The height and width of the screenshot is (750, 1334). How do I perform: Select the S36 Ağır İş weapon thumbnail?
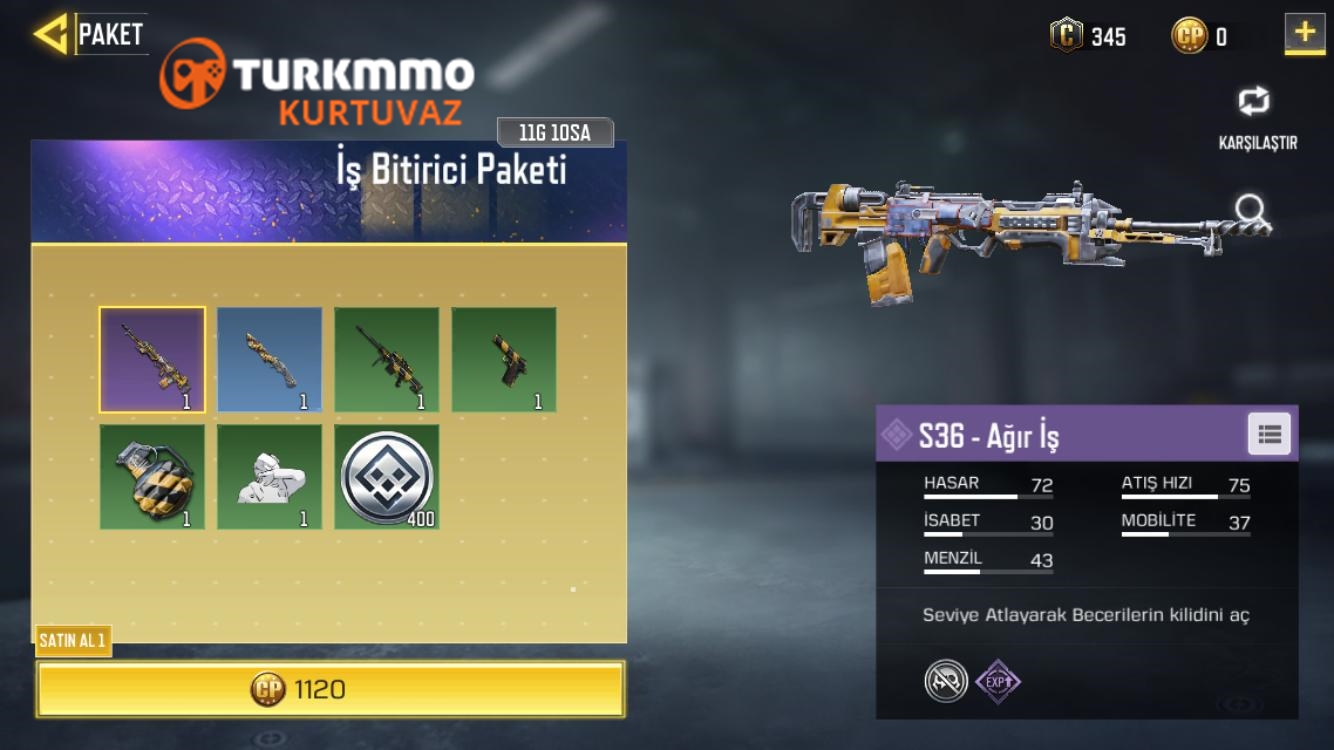151,358
